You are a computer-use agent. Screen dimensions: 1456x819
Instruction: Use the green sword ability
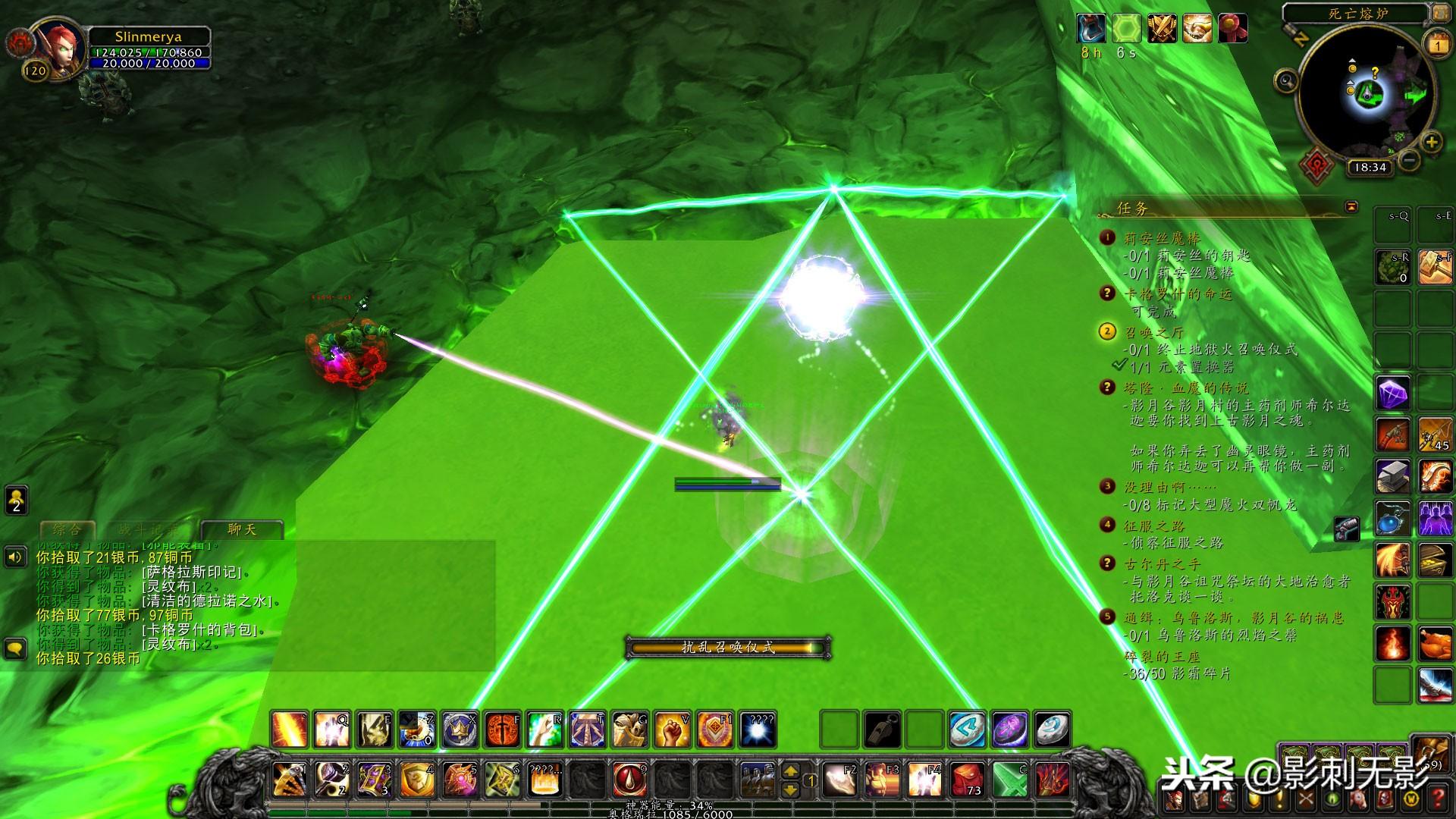1010,779
